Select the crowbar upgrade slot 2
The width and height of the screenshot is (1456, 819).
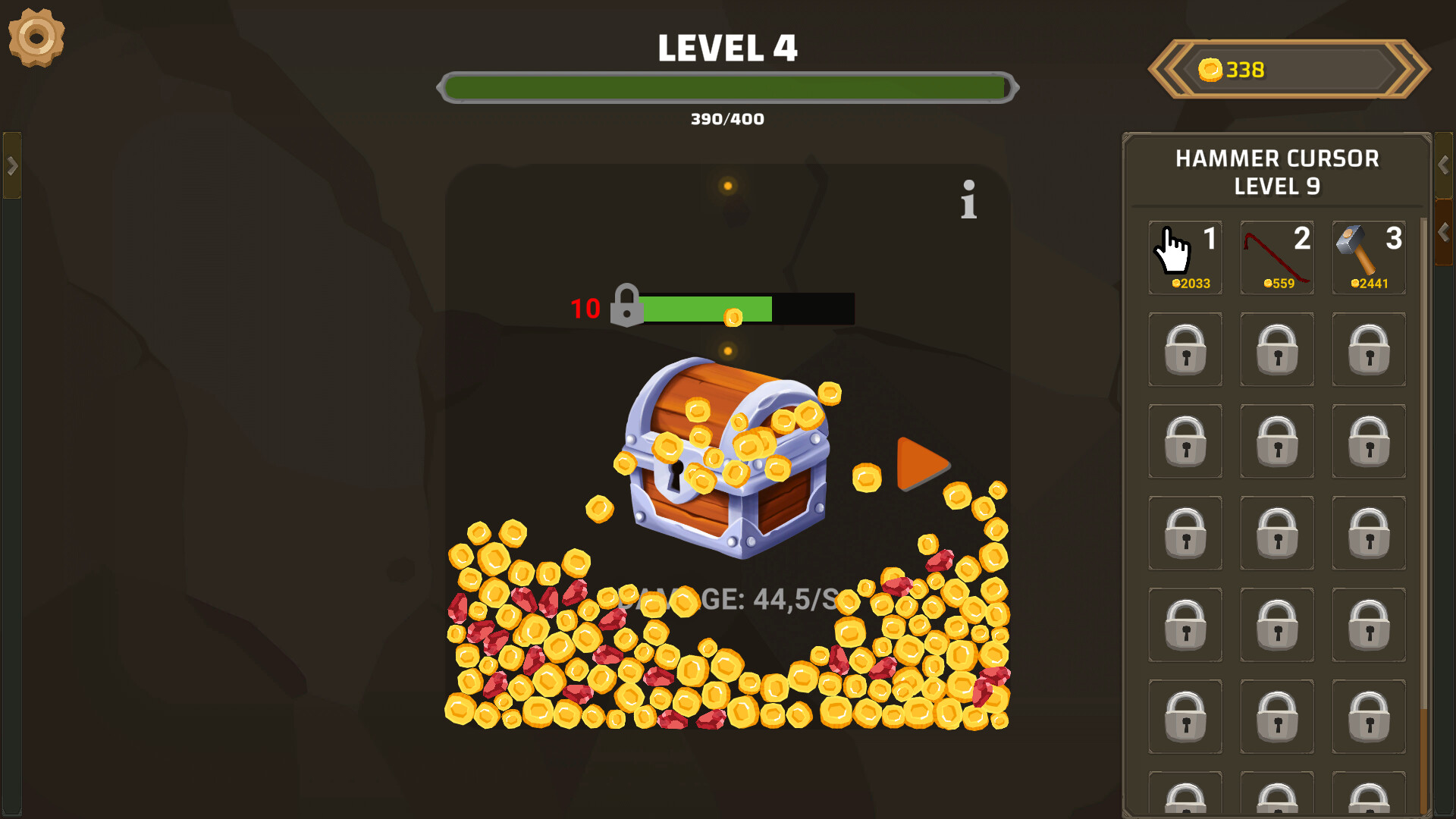pyautogui.click(x=1276, y=258)
